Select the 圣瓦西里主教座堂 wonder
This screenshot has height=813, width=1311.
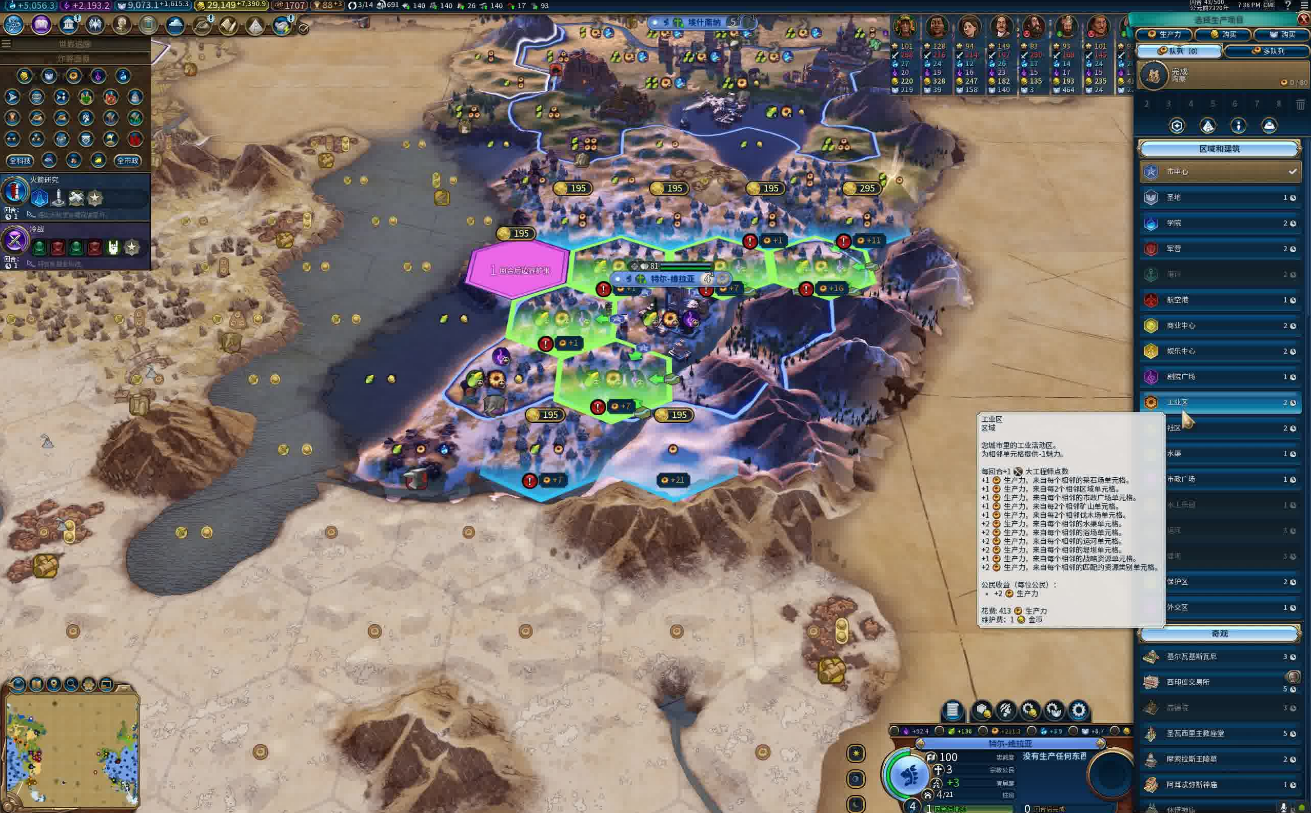1220,733
